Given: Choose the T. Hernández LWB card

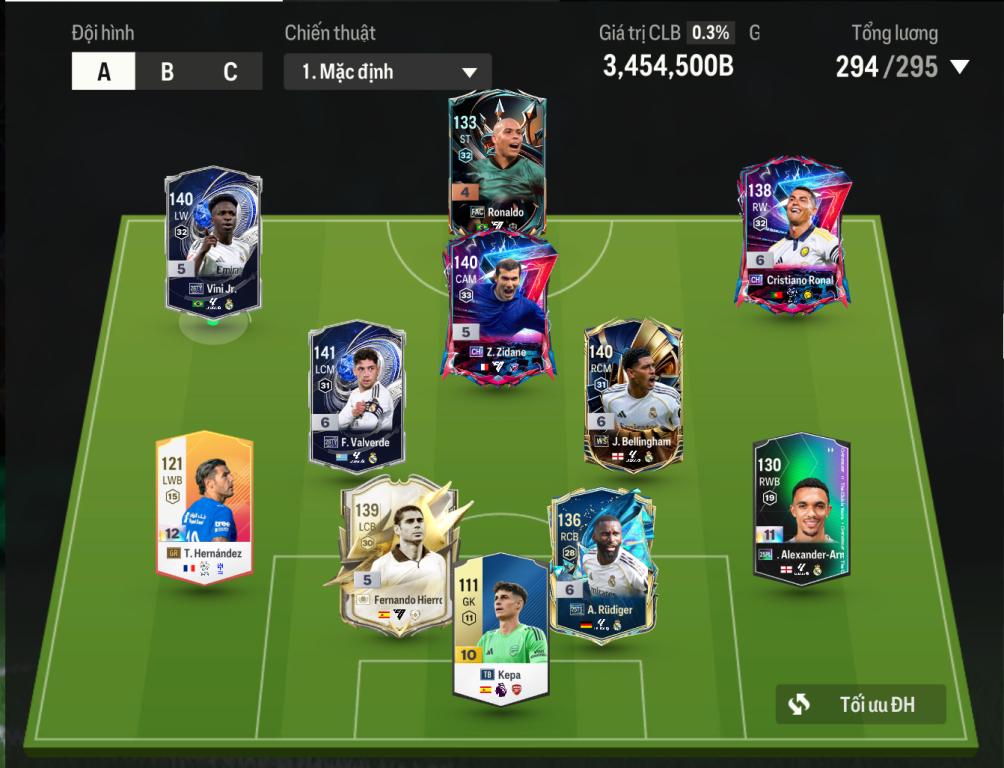Looking at the screenshot, I should click(204, 505).
